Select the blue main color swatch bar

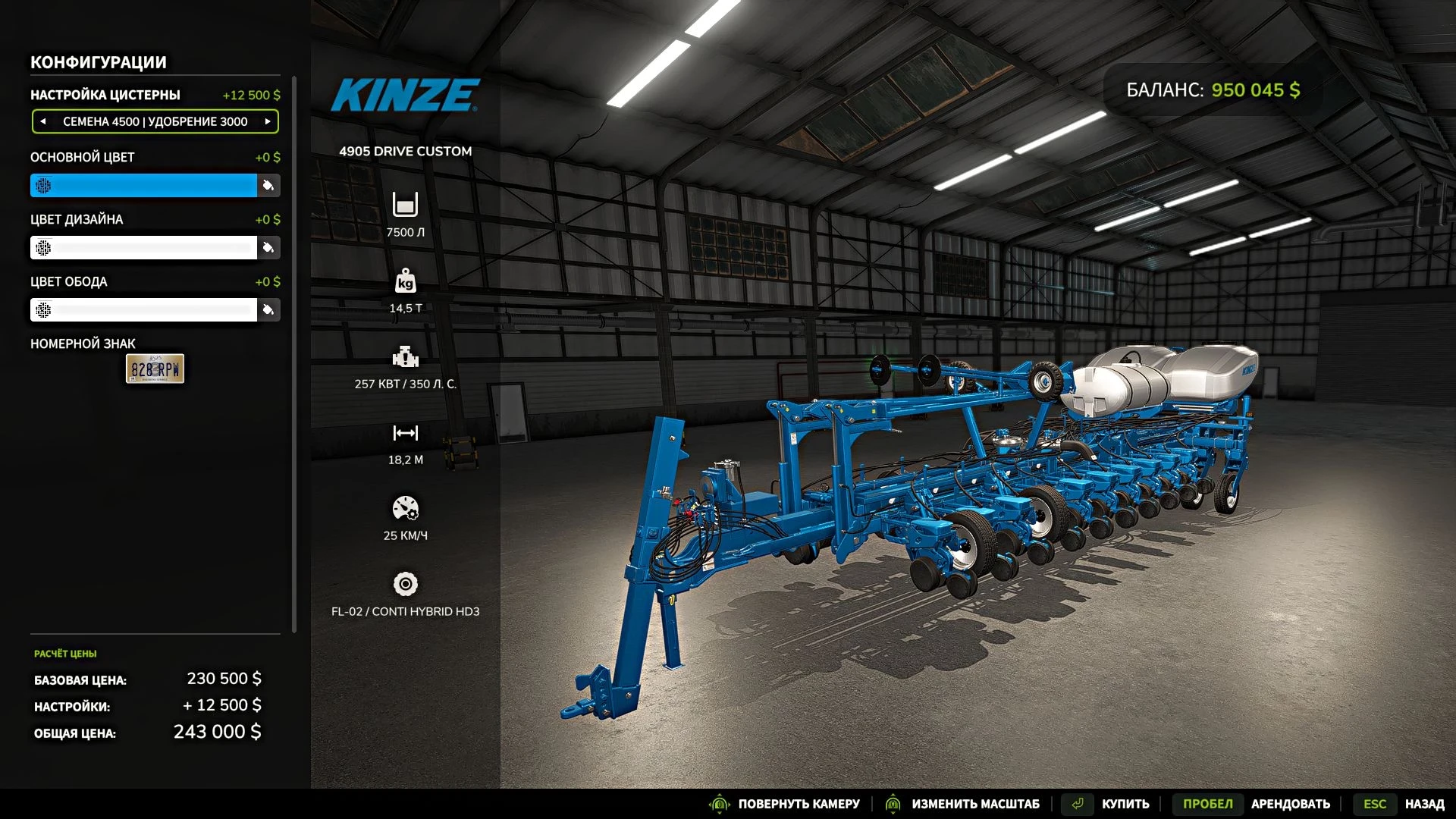point(144,185)
